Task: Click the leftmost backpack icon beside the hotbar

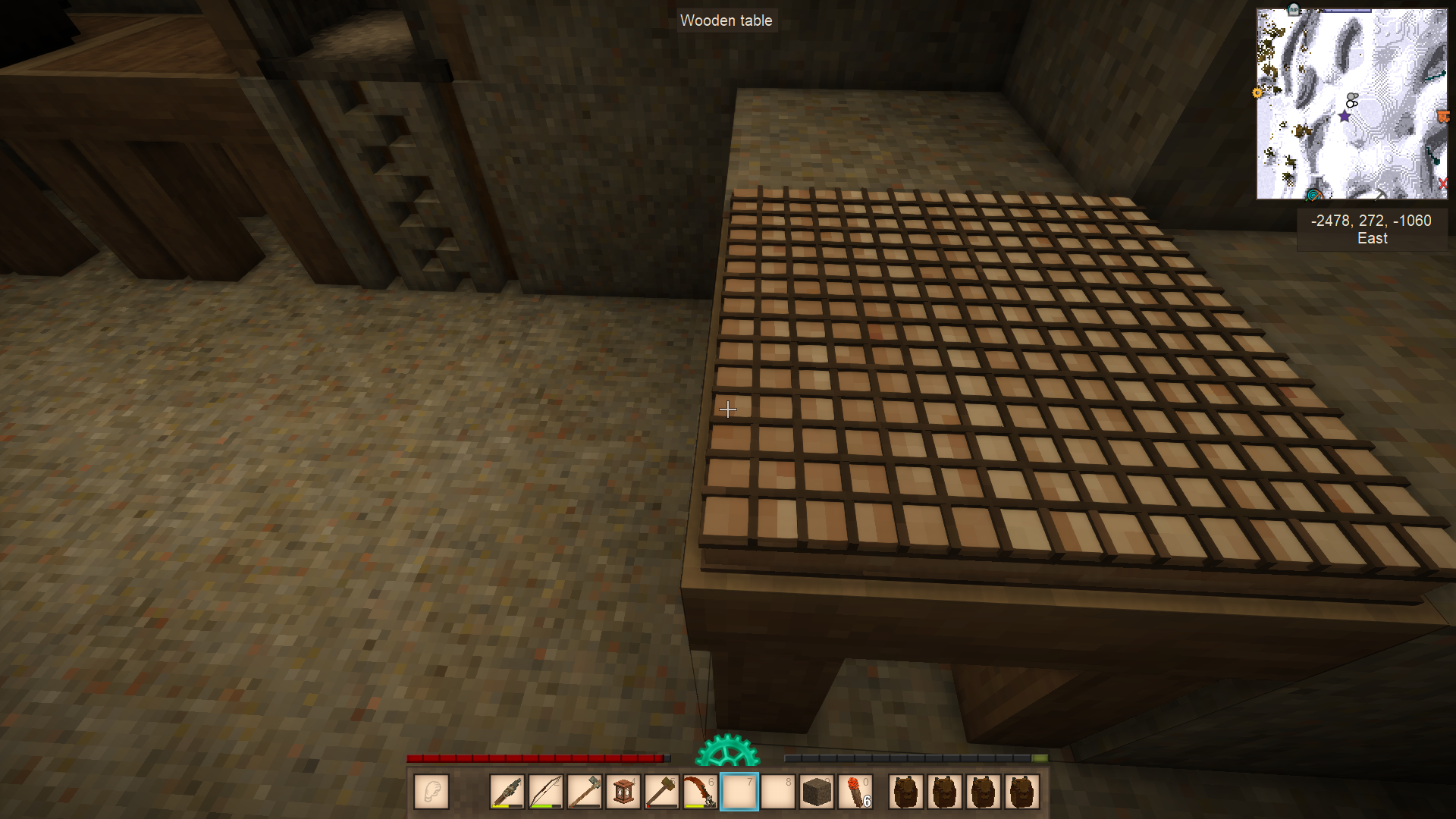Action: pyautogui.click(x=905, y=791)
